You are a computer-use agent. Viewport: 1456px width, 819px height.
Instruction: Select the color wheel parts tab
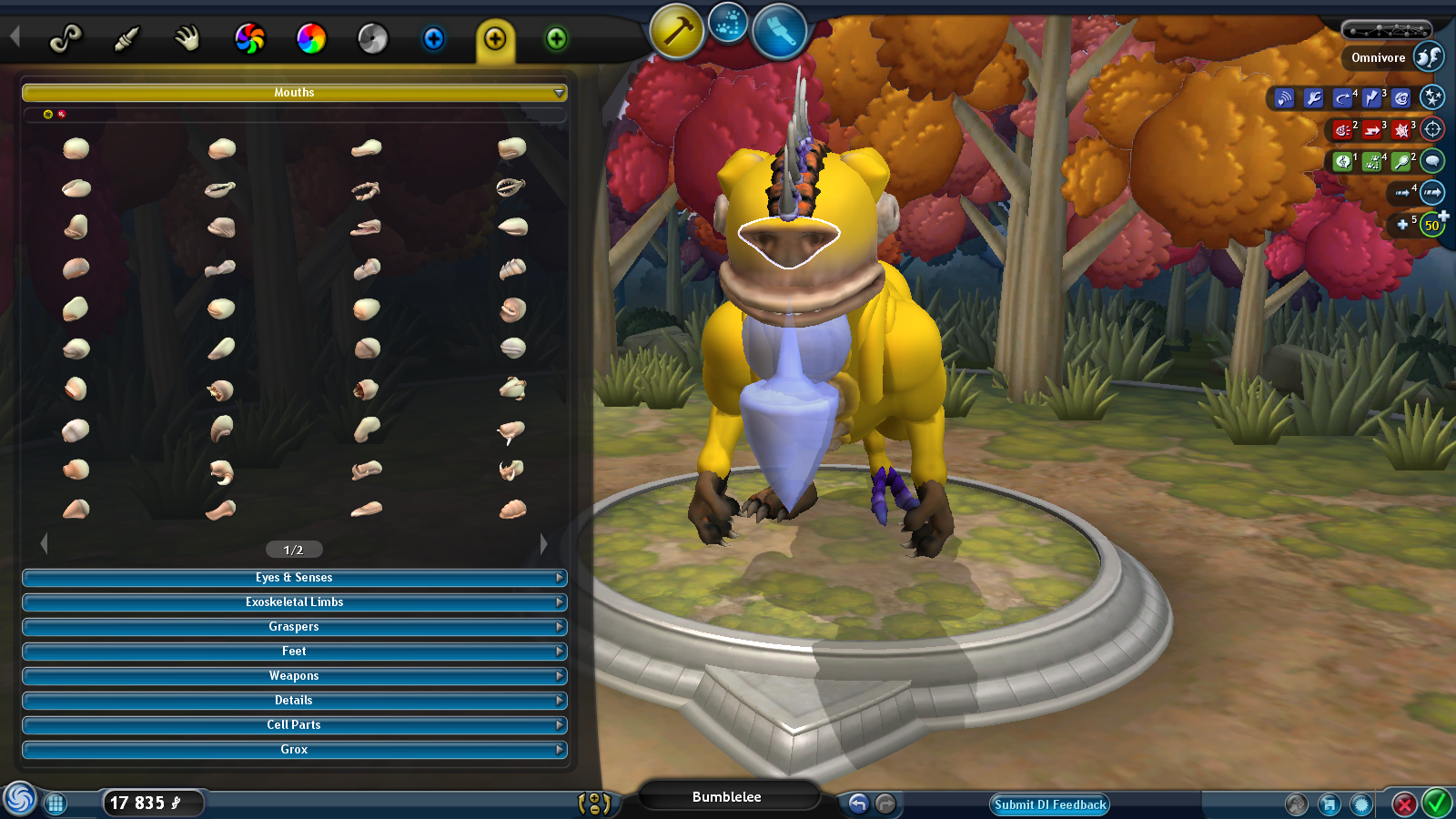pyautogui.click(x=311, y=38)
